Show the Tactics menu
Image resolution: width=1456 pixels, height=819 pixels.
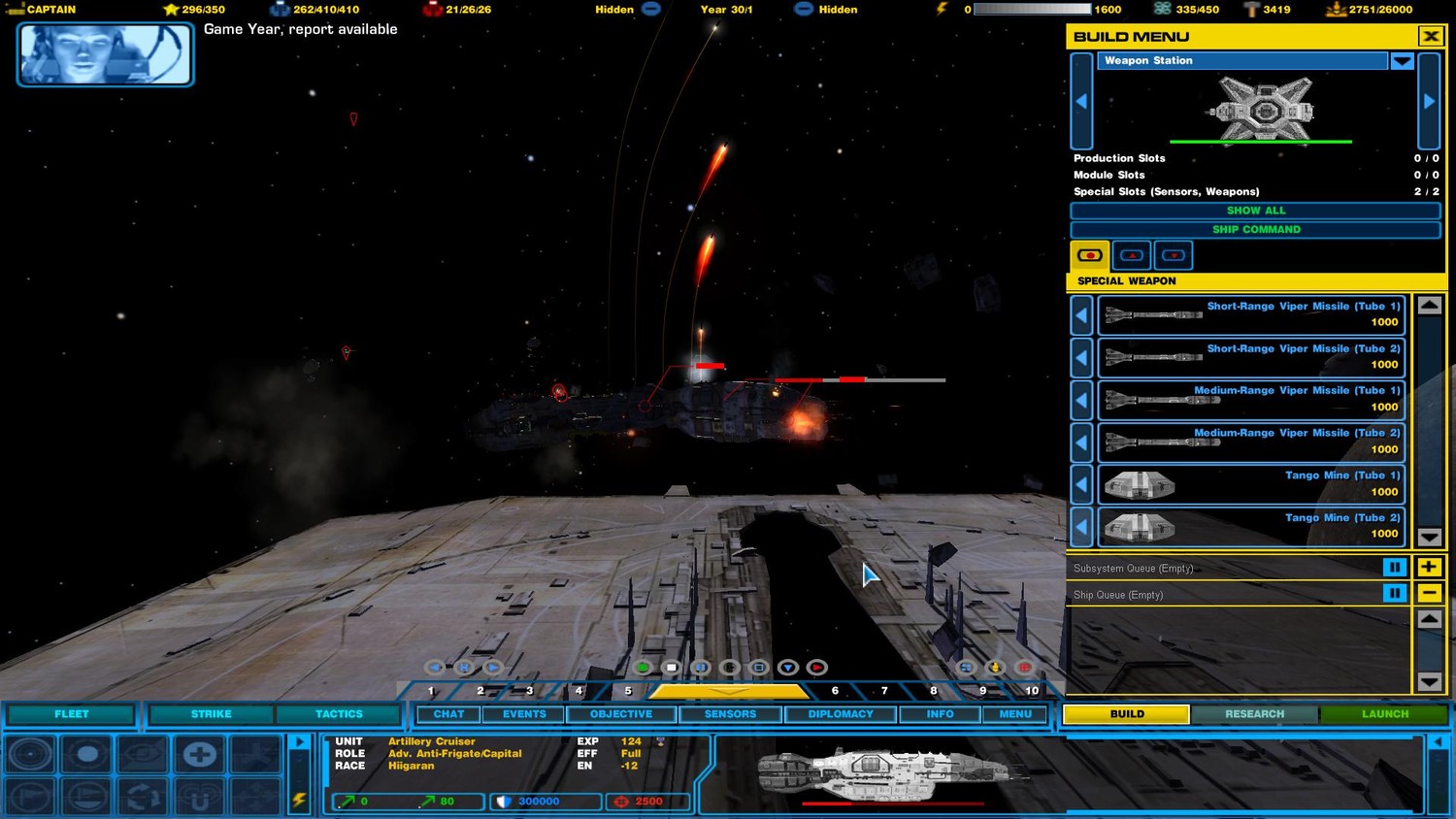point(339,714)
